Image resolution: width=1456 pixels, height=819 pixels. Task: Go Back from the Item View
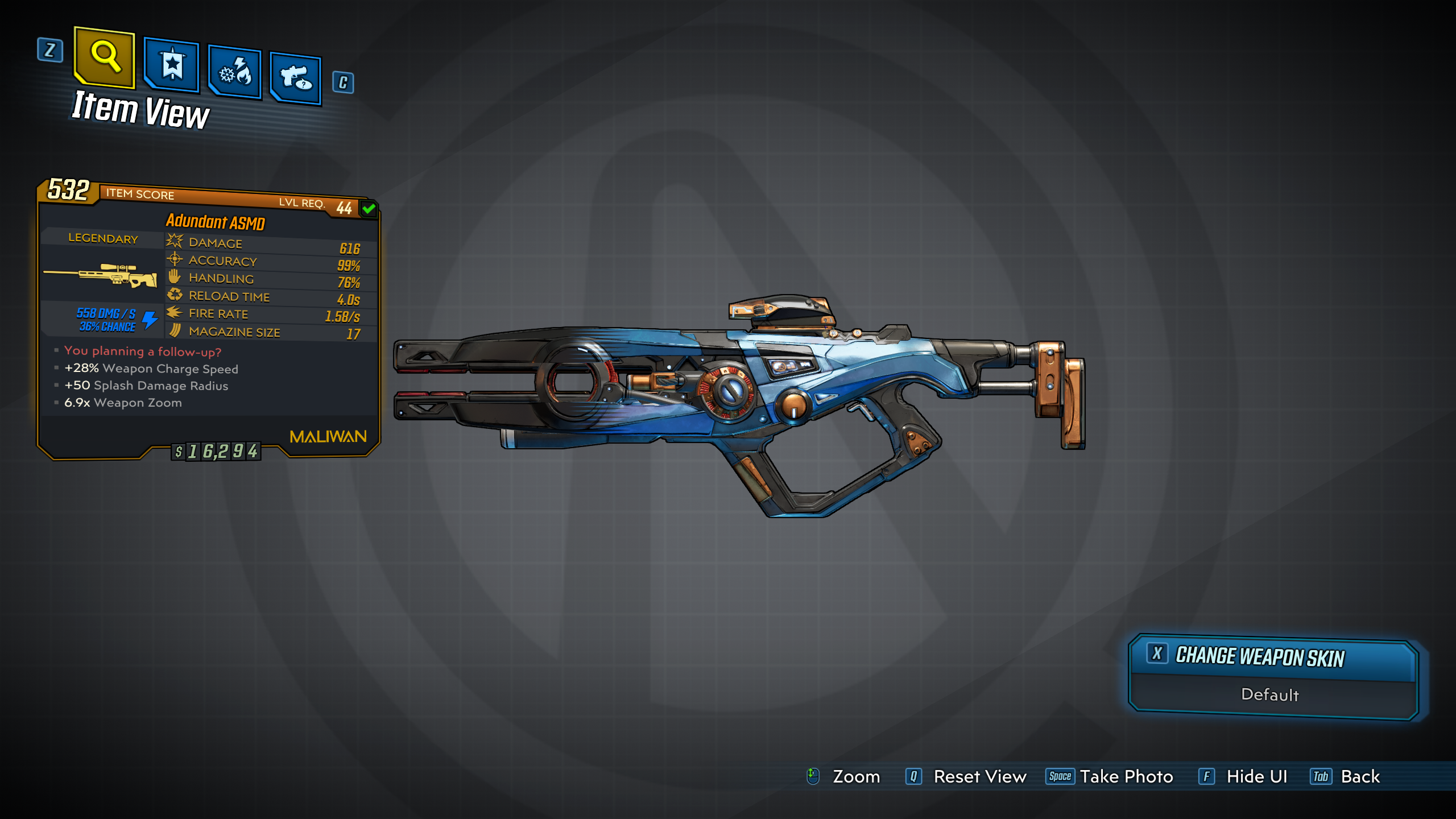click(1359, 776)
